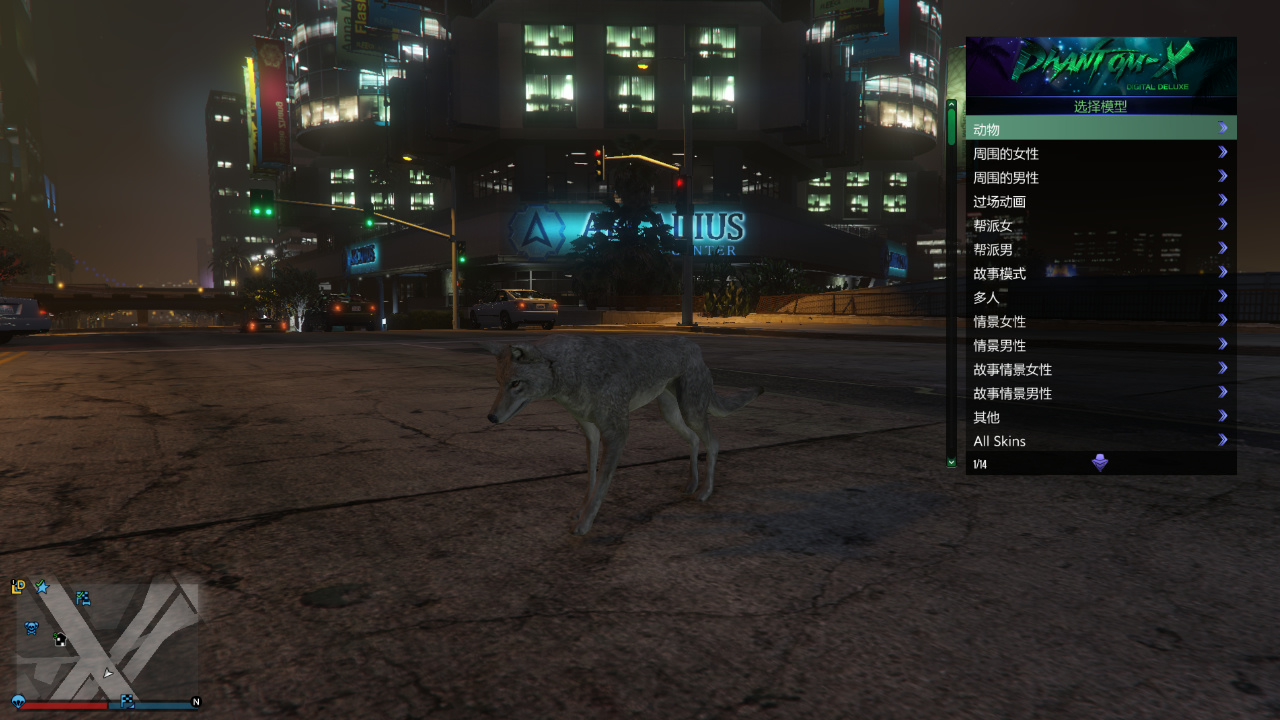Select the 故事情景男性 entry

coord(1100,393)
